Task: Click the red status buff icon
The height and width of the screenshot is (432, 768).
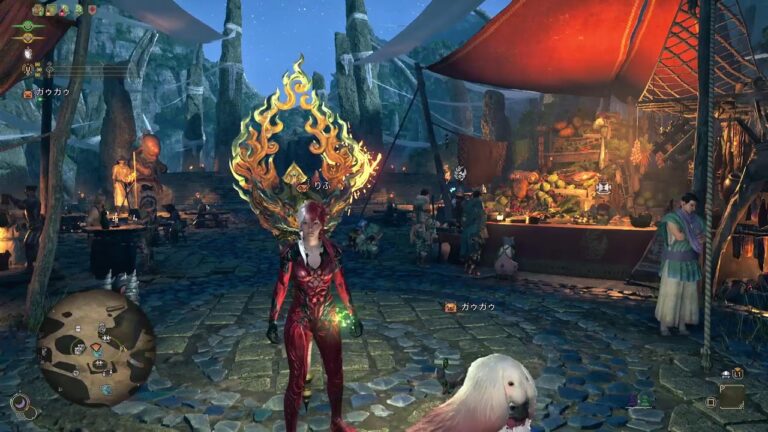Action: click(92, 9)
